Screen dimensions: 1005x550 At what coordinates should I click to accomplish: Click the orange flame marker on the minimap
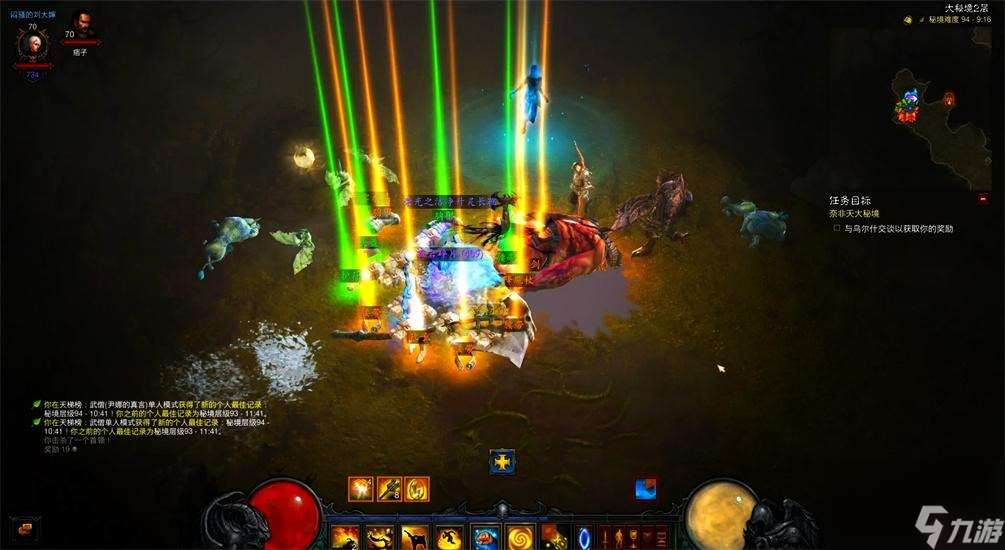tap(948, 98)
